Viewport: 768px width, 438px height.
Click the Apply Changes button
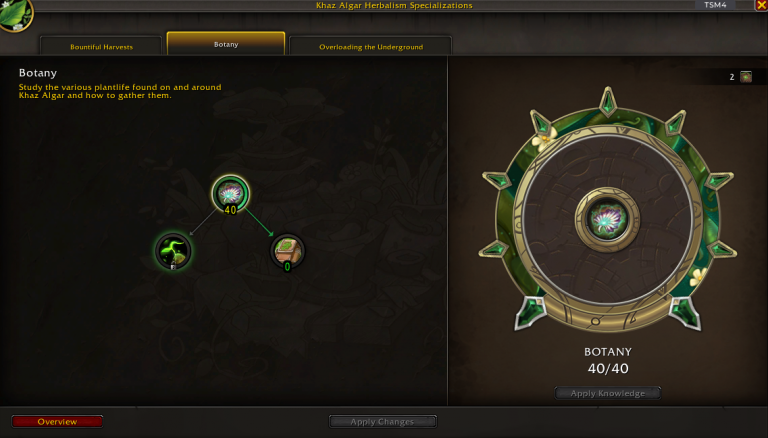point(384,421)
